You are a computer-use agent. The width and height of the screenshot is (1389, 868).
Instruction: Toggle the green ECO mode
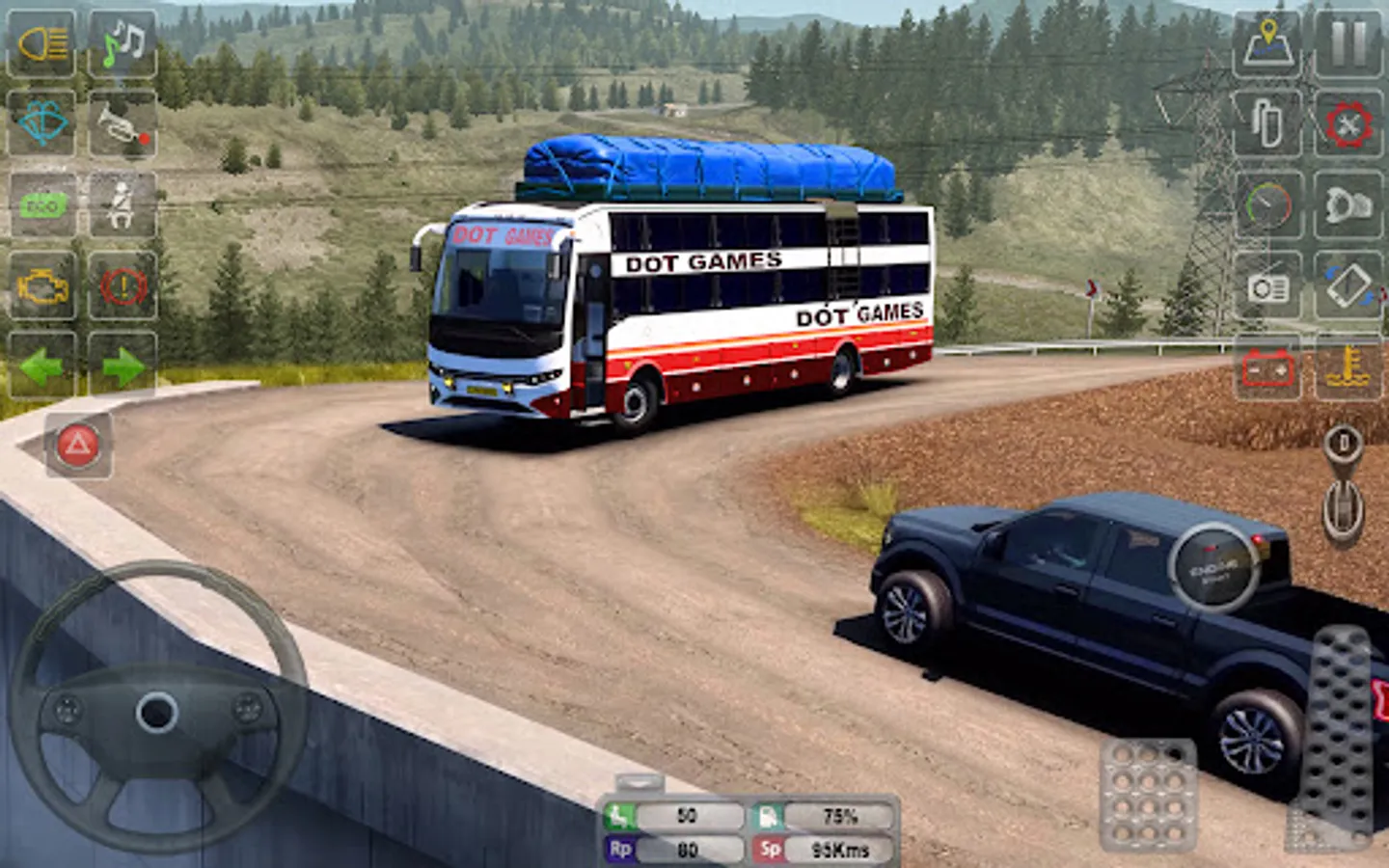[41, 204]
